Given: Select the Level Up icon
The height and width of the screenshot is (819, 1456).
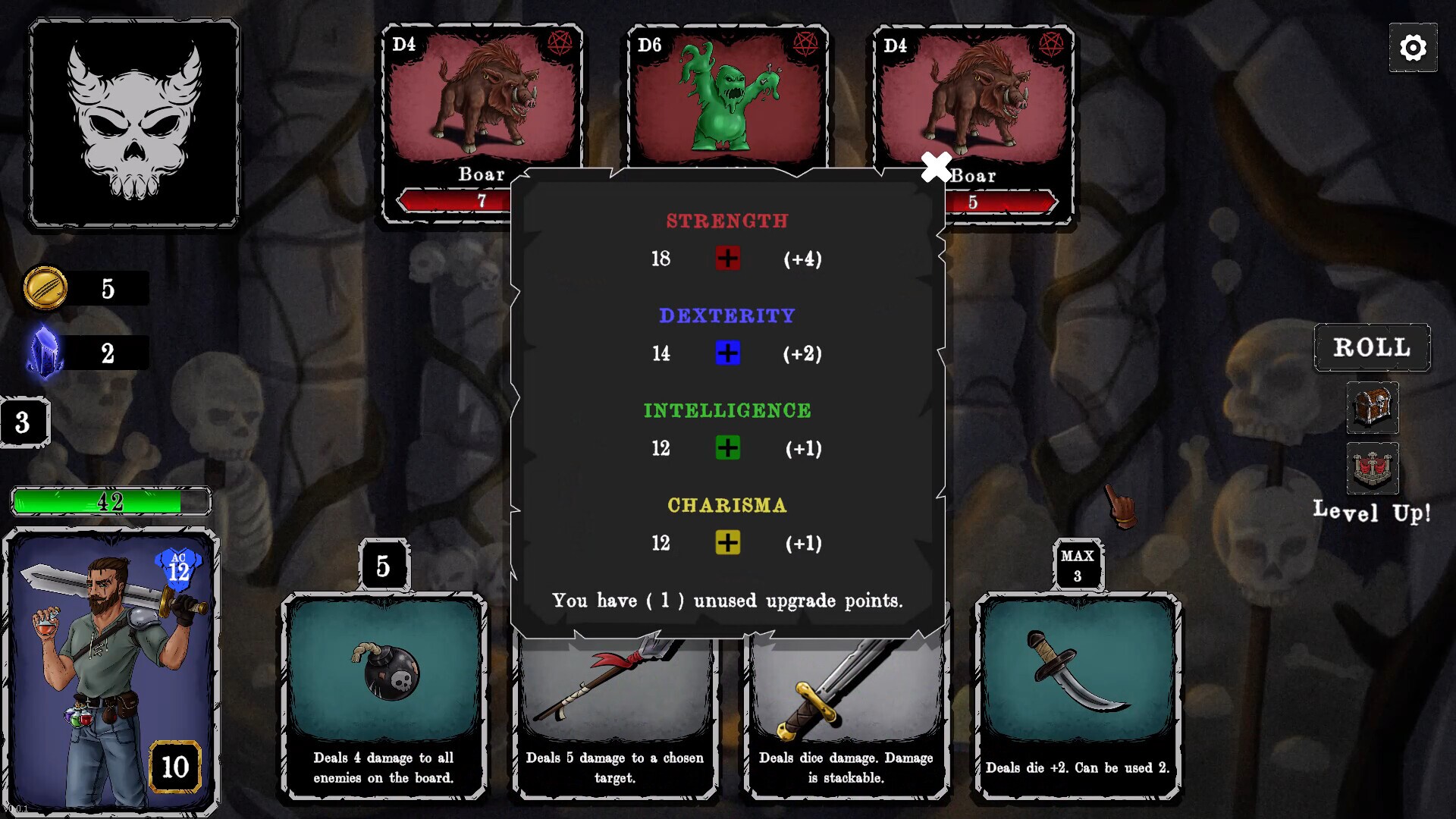Looking at the screenshot, I should click(1372, 468).
